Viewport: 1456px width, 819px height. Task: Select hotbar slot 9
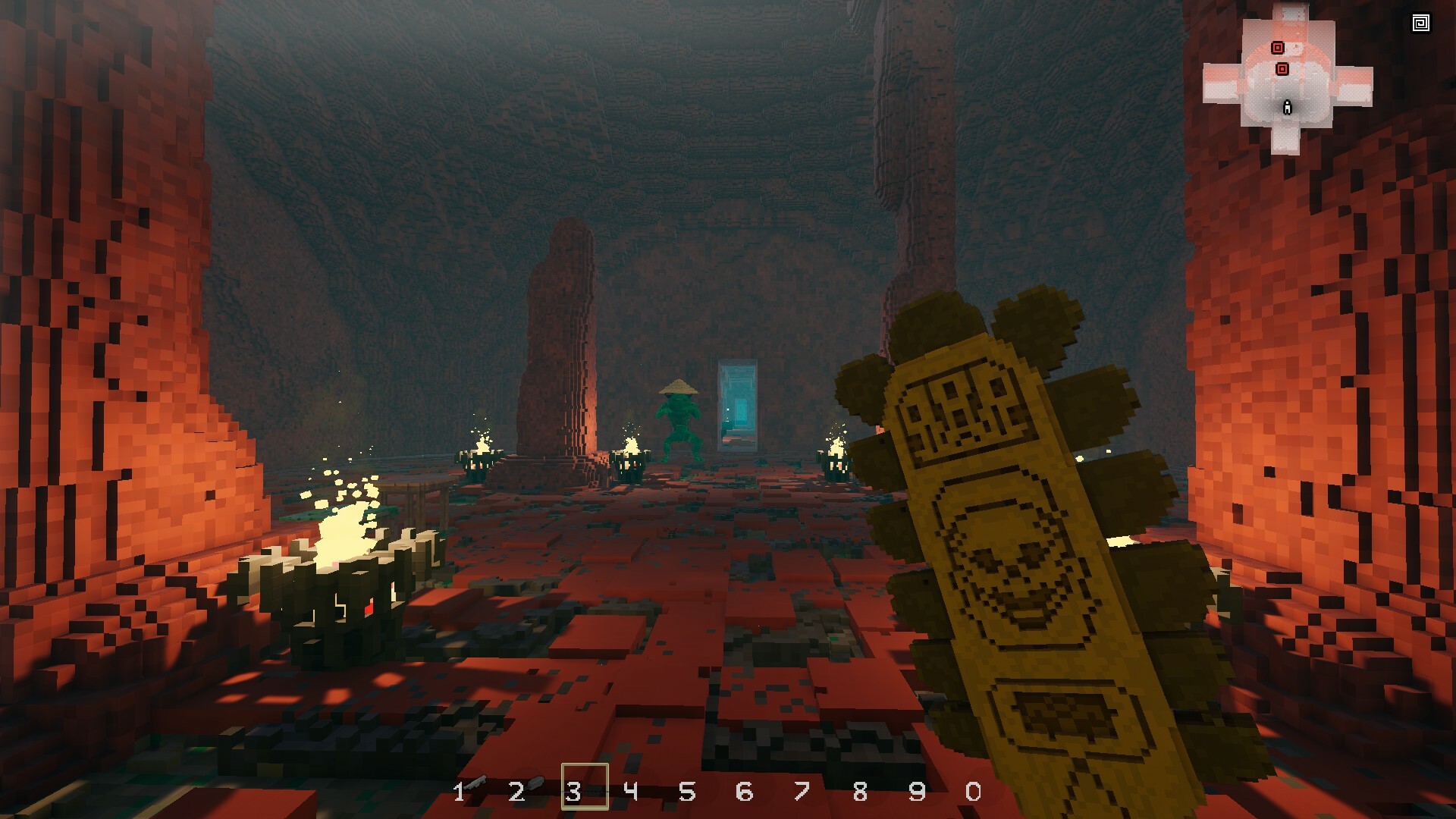pos(918,792)
